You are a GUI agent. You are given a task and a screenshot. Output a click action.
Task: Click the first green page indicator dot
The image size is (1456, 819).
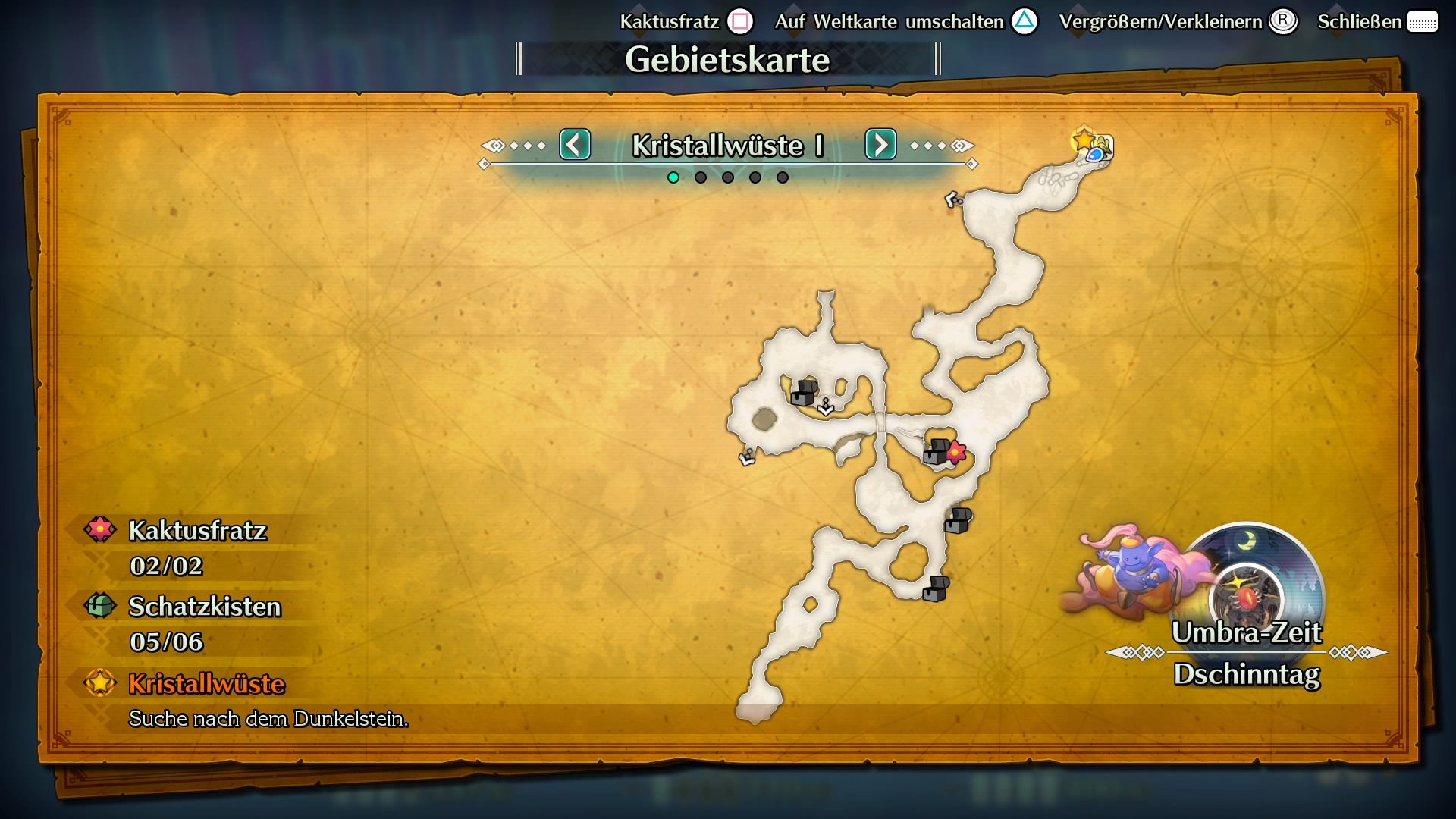(x=672, y=177)
